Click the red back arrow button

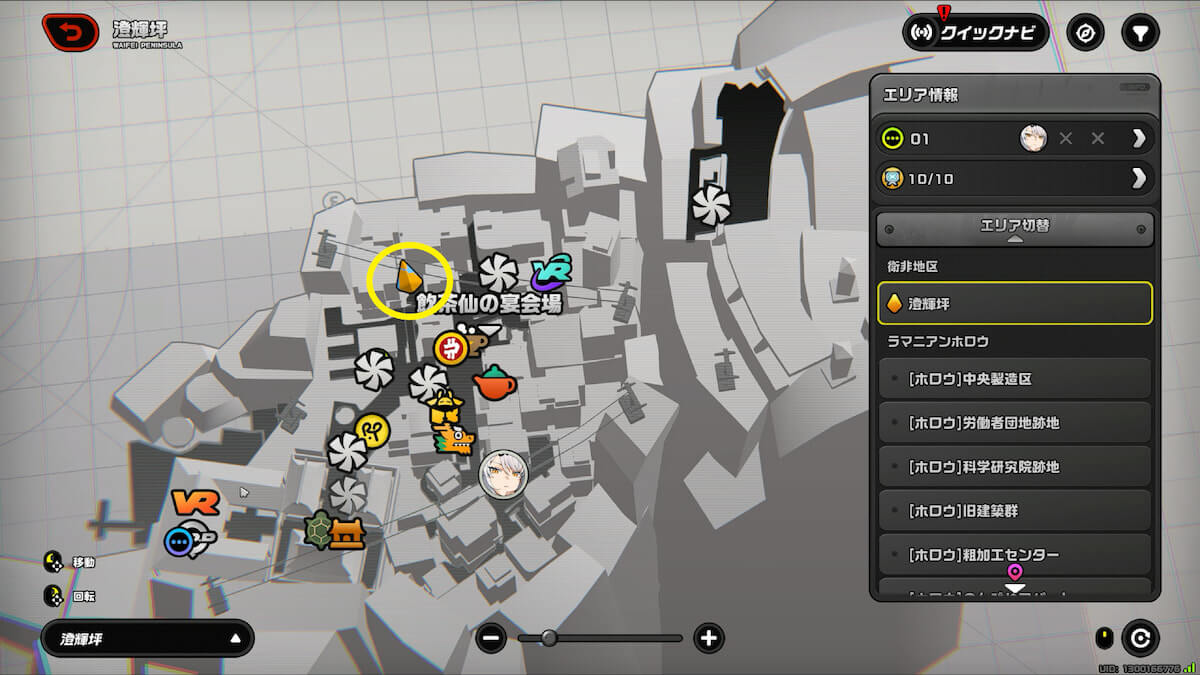(x=71, y=33)
